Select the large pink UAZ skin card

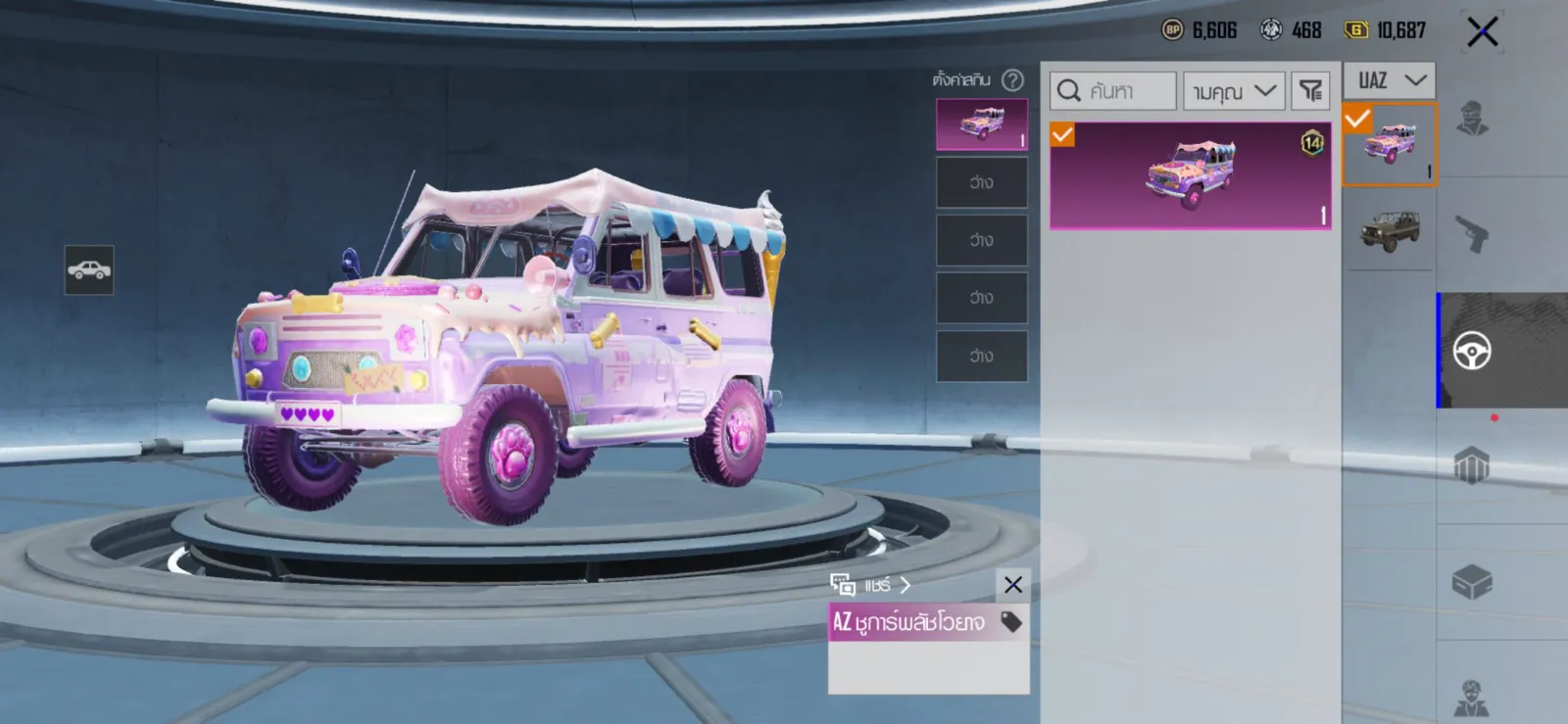[1190, 176]
